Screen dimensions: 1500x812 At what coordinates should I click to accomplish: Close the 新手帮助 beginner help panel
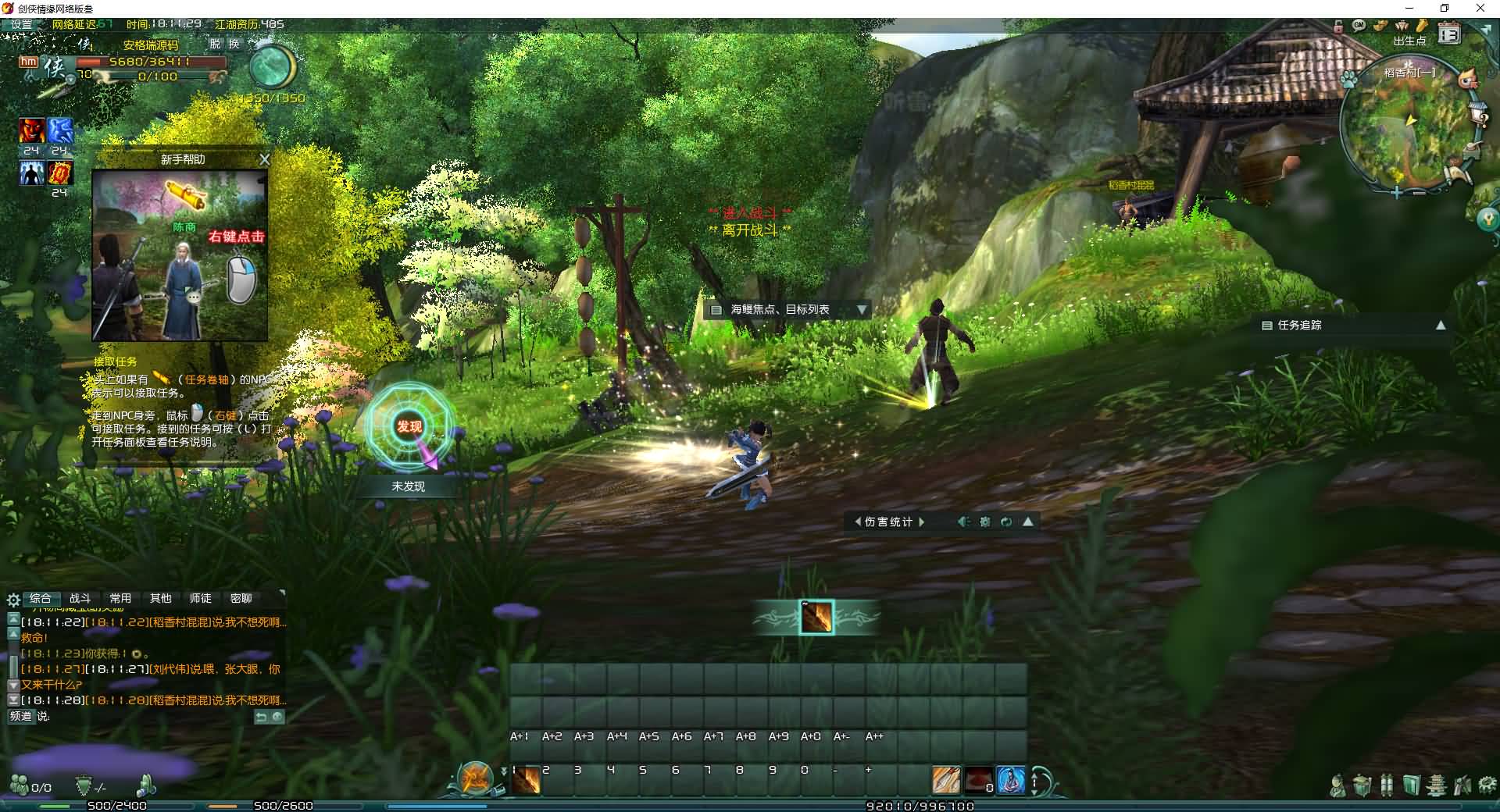click(x=264, y=159)
